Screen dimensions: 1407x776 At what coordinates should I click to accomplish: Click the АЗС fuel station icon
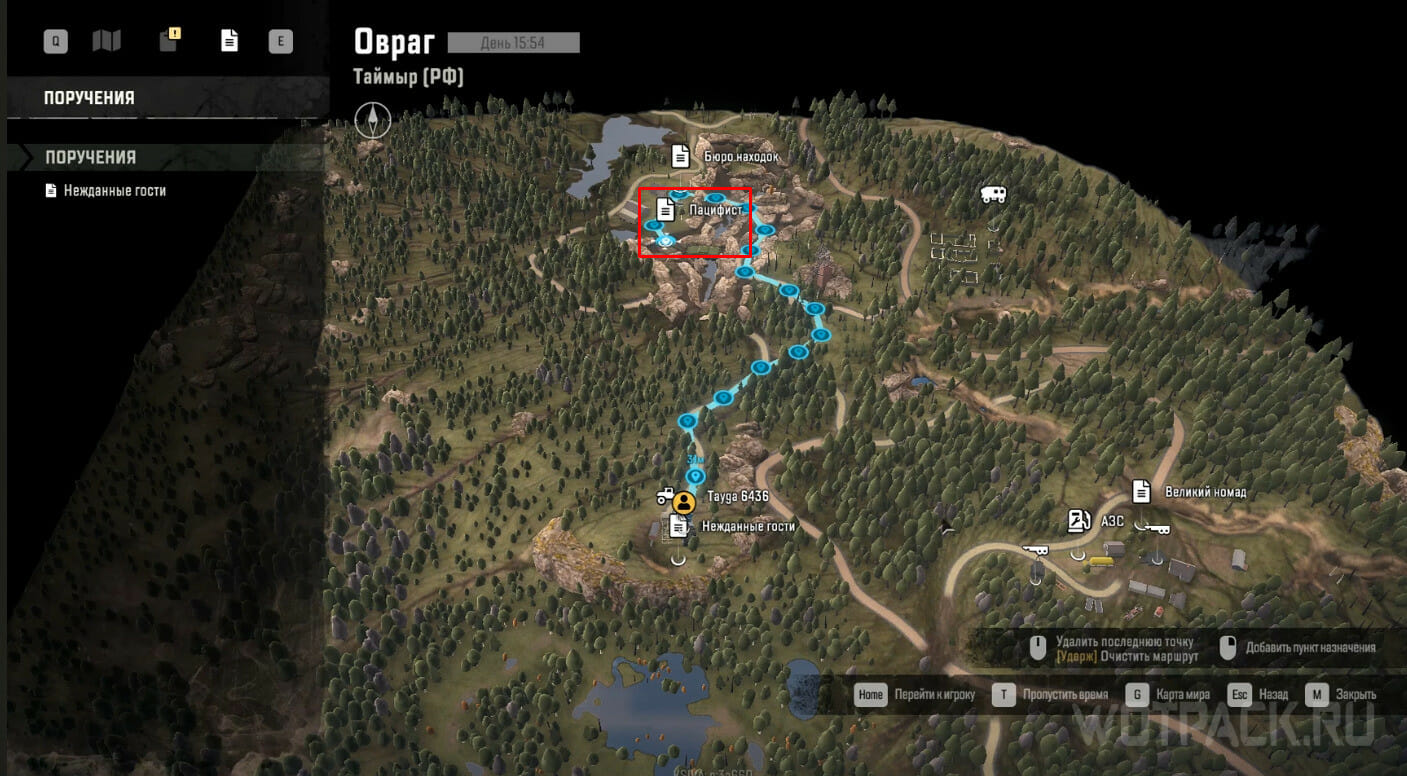point(1078,521)
